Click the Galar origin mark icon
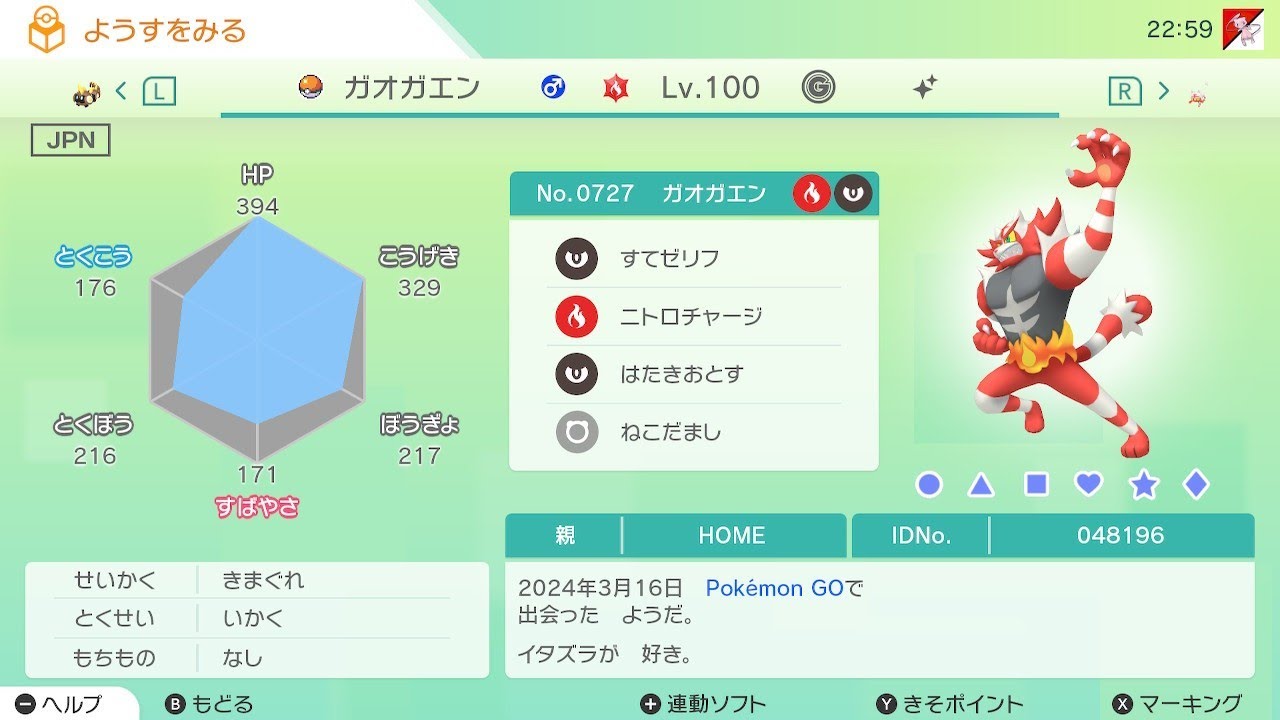Image resolution: width=1280 pixels, height=720 pixels. click(x=818, y=88)
